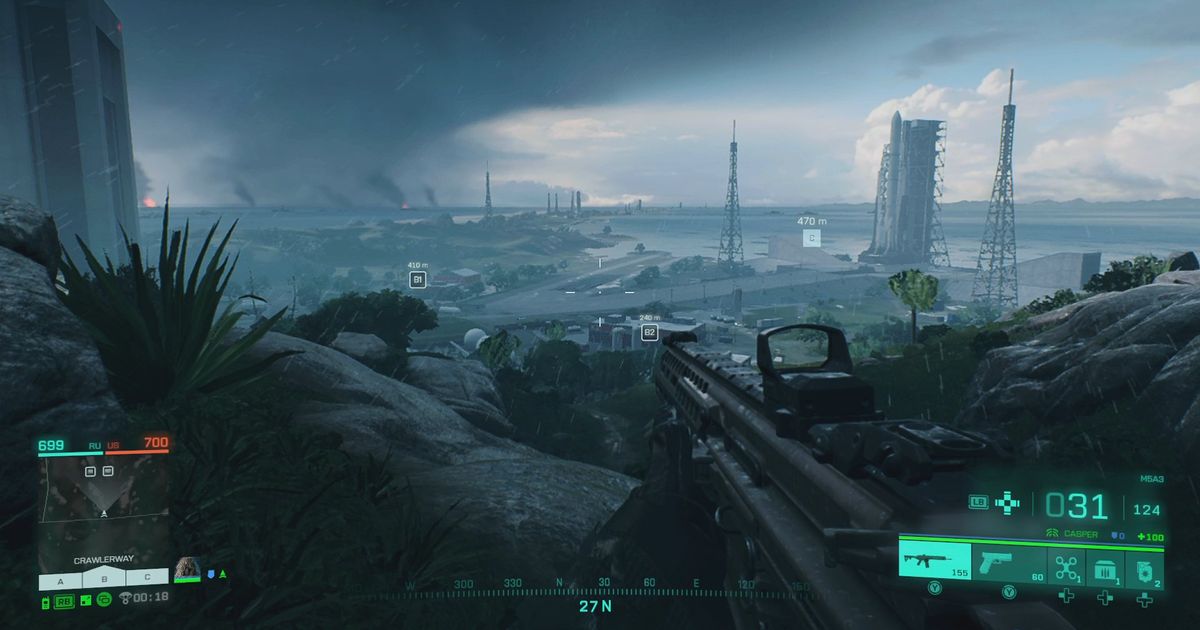Select objective C on the sector bar
The height and width of the screenshot is (630, 1200).
tap(147, 578)
